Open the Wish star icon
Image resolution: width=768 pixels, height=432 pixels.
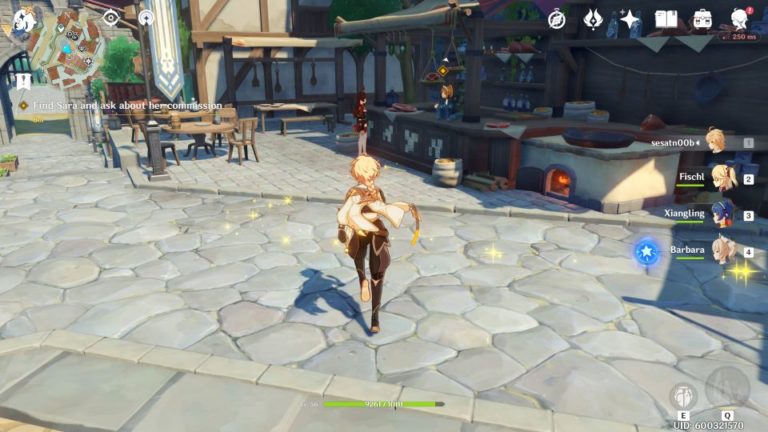click(x=629, y=19)
